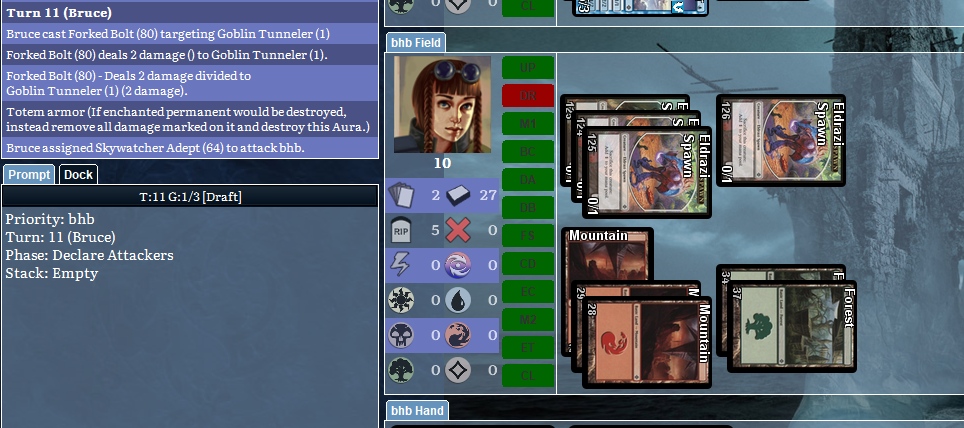Click the red mana pool icon

coord(457,335)
